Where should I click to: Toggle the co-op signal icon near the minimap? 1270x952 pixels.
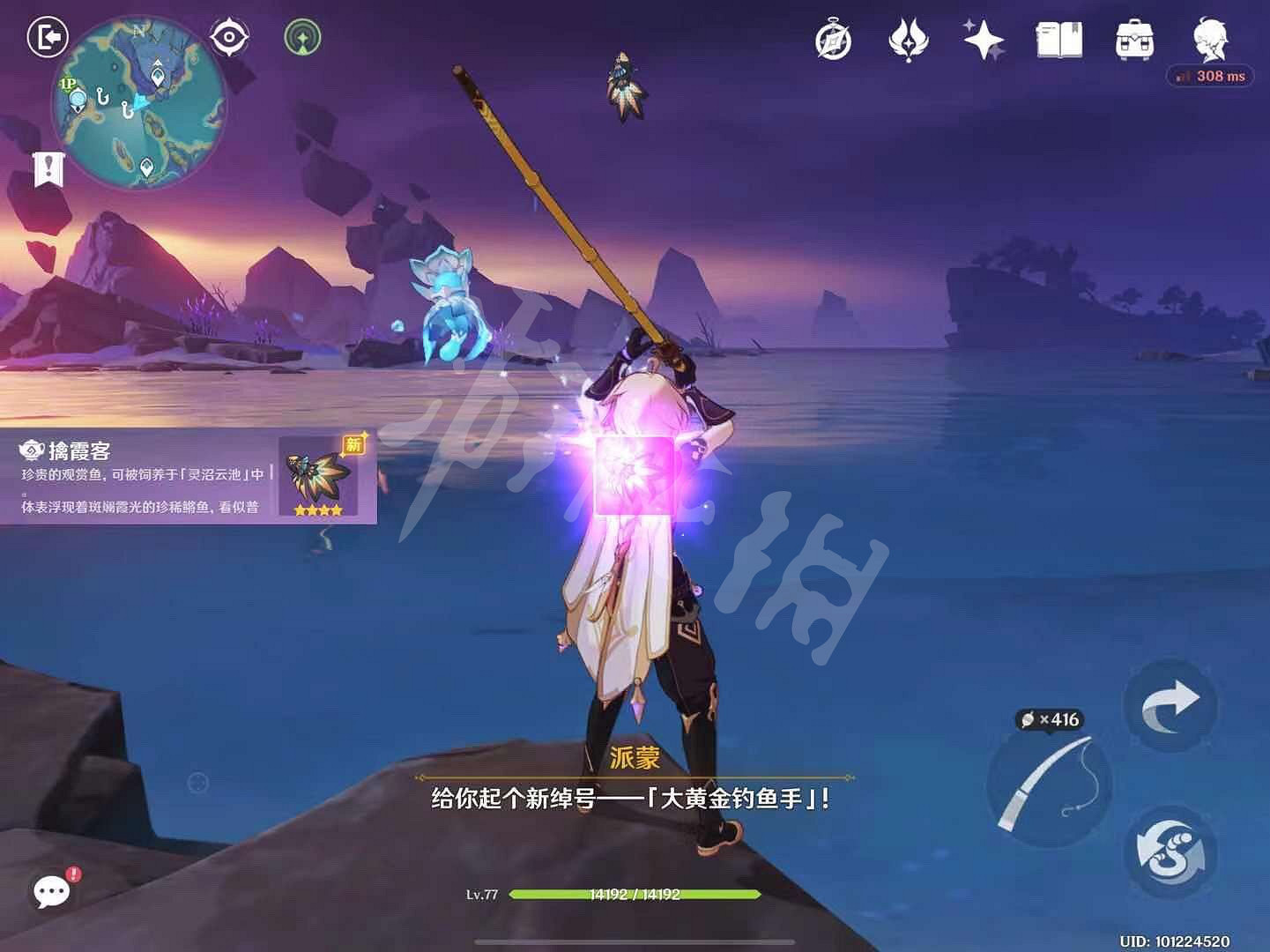click(x=302, y=37)
